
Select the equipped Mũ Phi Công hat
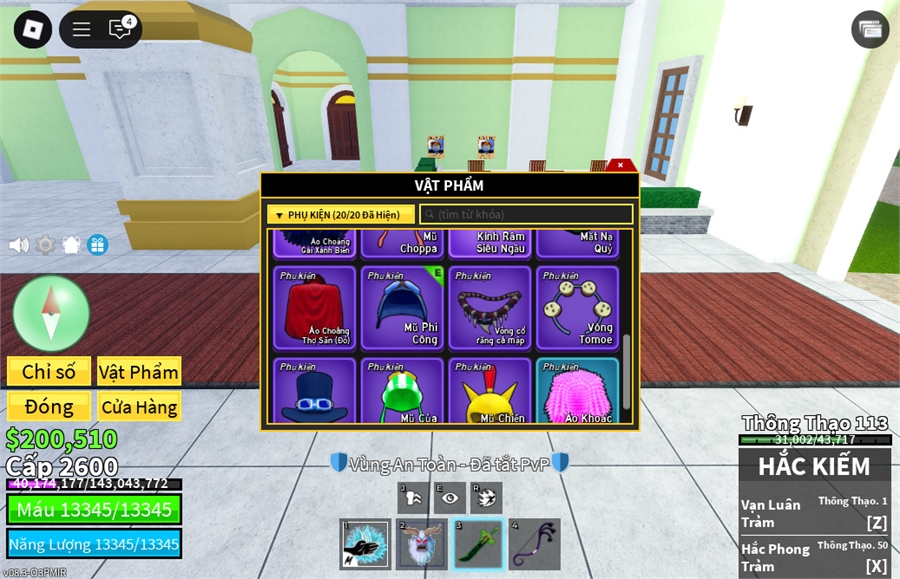point(402,307)
